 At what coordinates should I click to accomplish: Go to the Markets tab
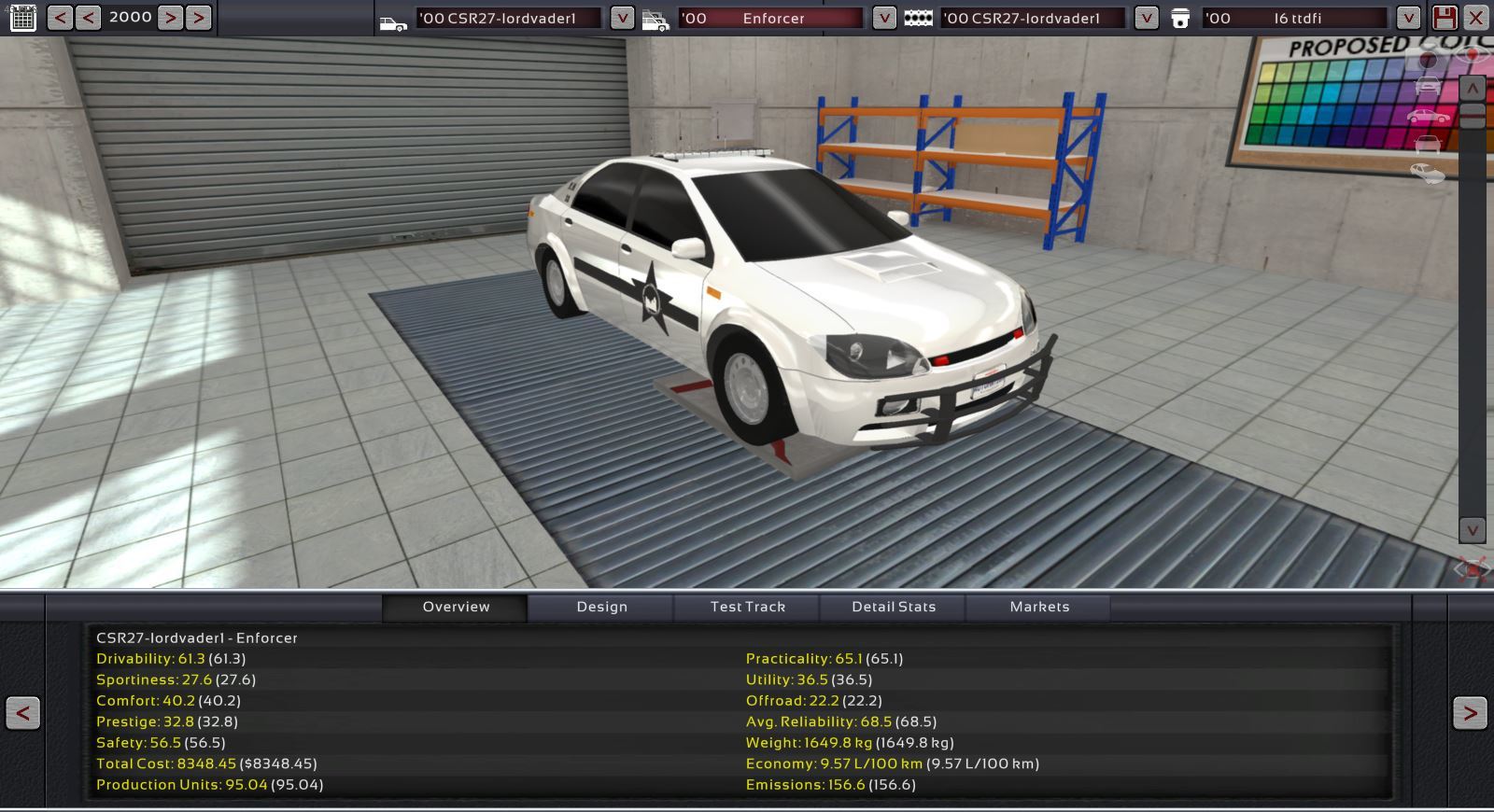[x=1039, y=607]
